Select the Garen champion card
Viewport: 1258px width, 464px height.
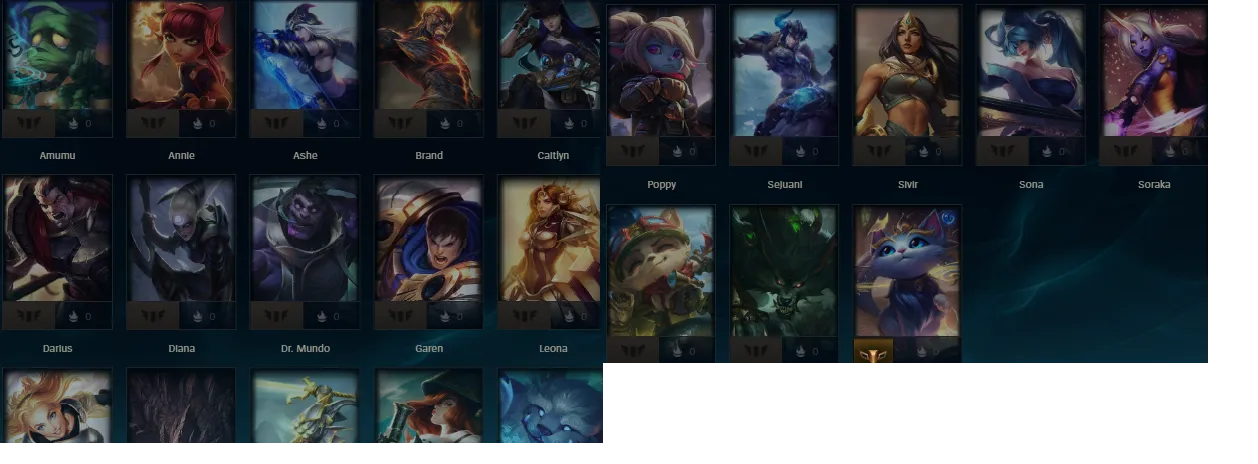pyautogui.click(x=428, y=240)
